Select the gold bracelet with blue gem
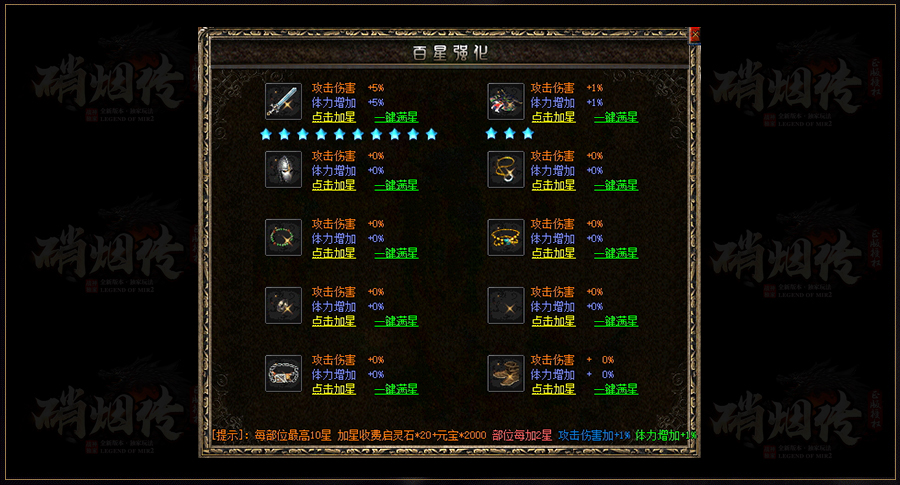Viewport: 900px width, 485px height. 506,238
